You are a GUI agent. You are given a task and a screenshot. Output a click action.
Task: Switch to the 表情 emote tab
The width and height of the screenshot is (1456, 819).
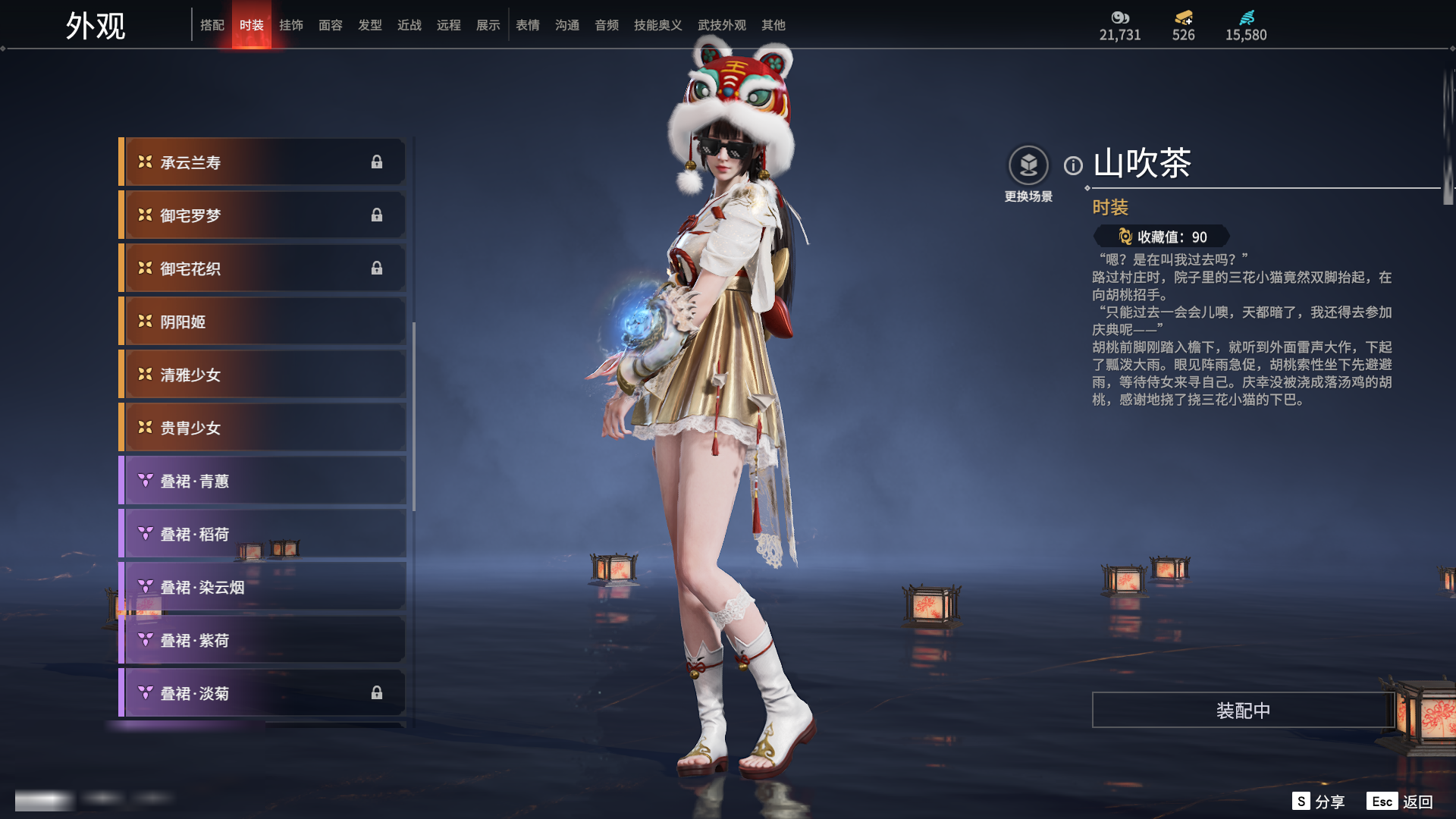click(x=528, y=25)
